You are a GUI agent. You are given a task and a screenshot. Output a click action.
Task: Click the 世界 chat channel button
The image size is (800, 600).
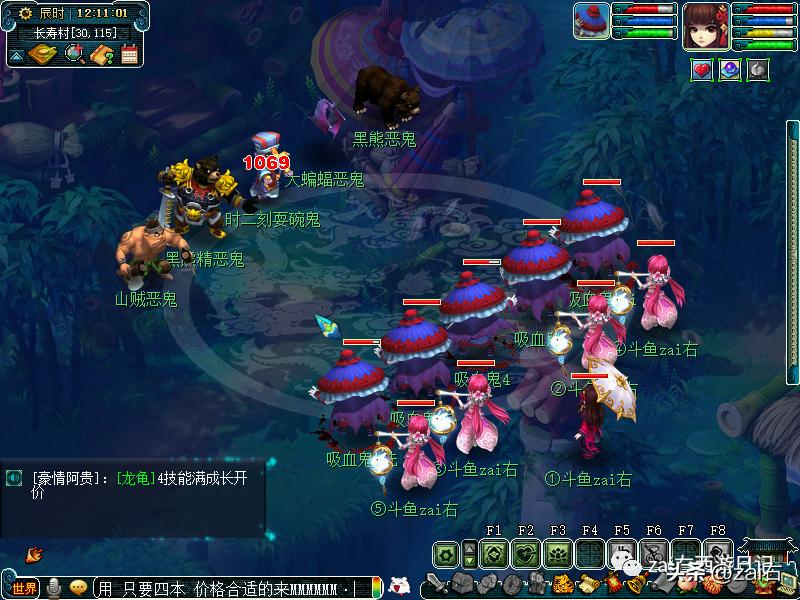(24, 587)
